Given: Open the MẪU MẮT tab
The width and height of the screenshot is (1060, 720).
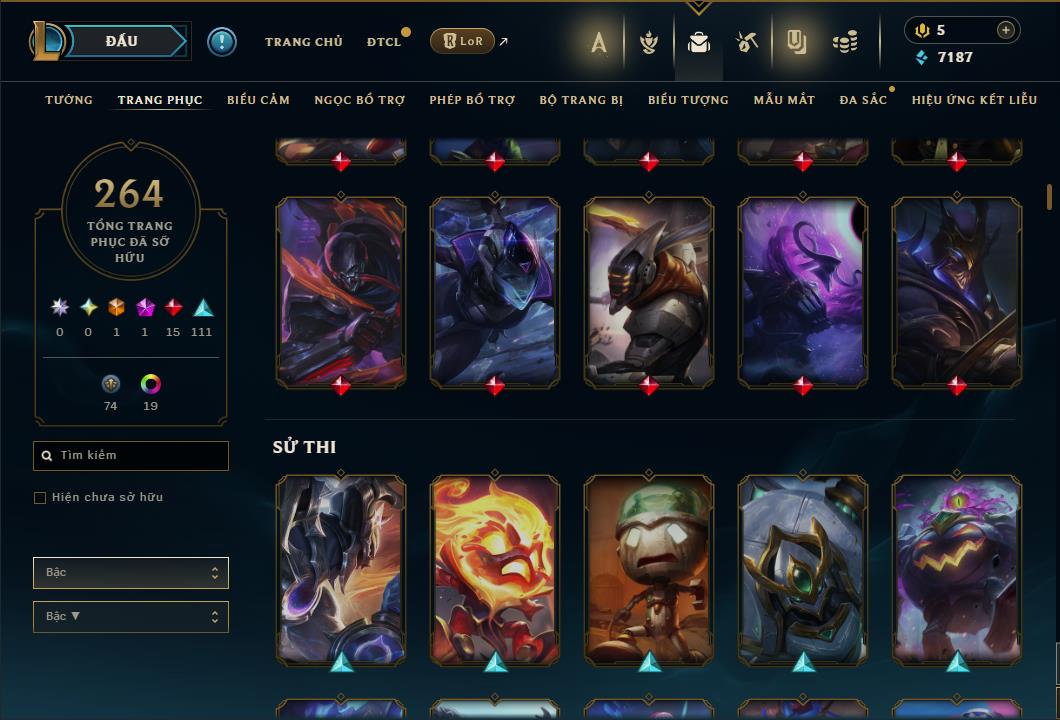Looking at the screenshot, I should click(x=784, y=100).
